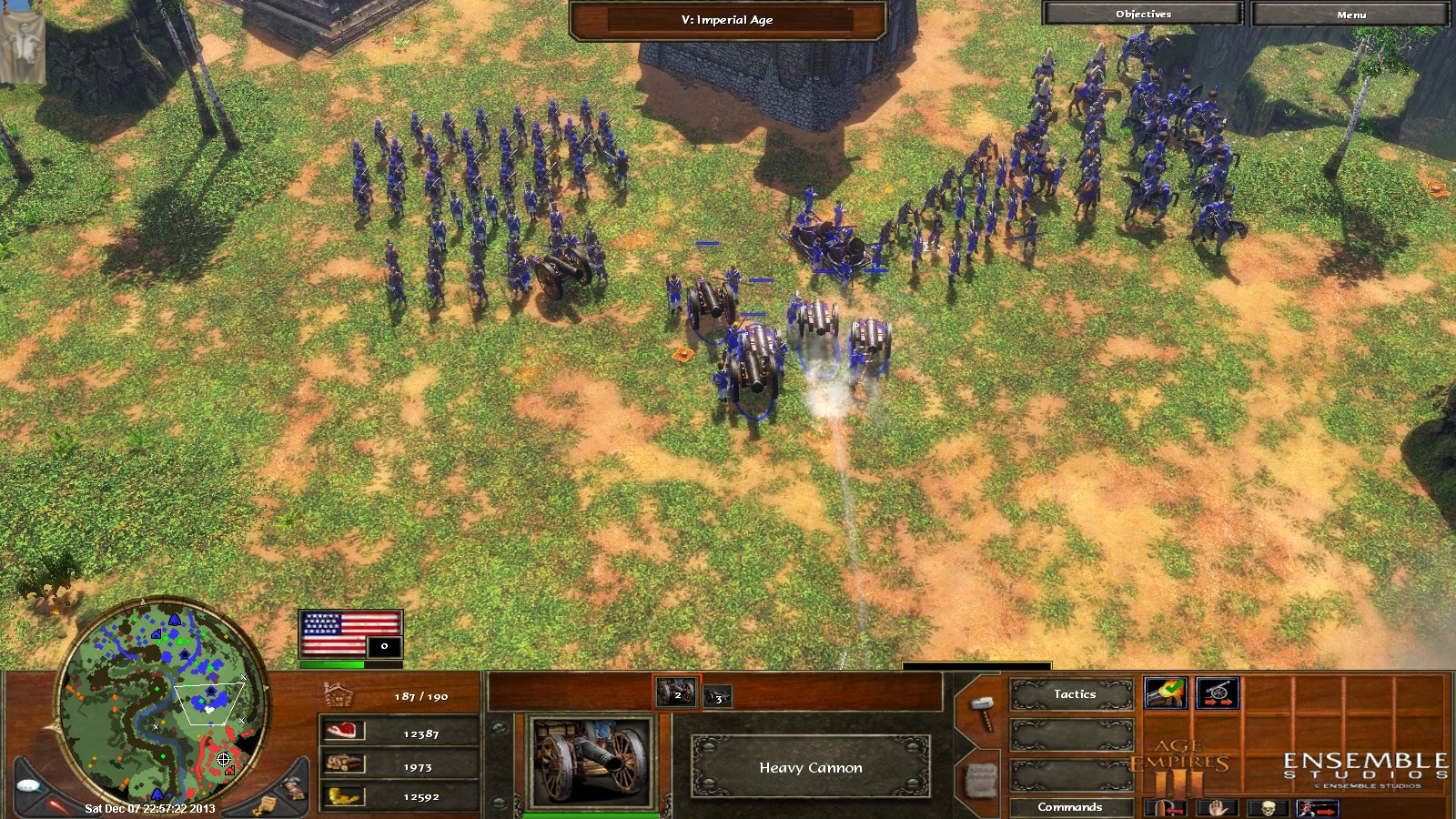Click the American home city flag
This screenshot has width=1456, height=819.
pos(350,632)
